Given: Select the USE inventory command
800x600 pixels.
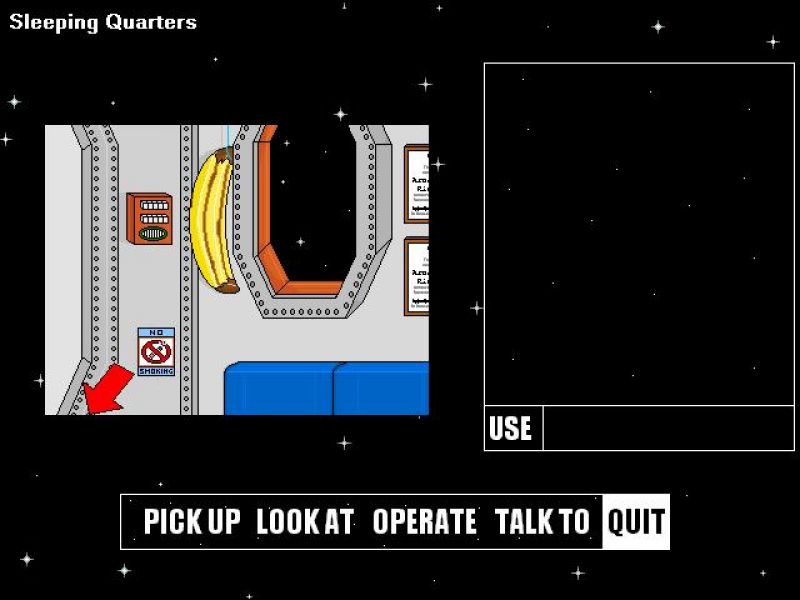Looking at the screenshot, I should pyautogui.click(x=510, y=429).
